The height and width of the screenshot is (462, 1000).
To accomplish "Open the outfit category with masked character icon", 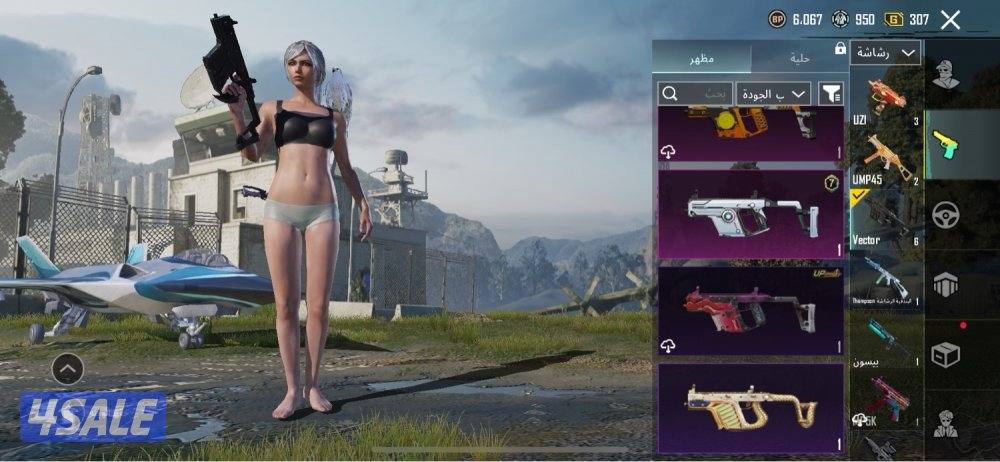I will tap(947, 75).
